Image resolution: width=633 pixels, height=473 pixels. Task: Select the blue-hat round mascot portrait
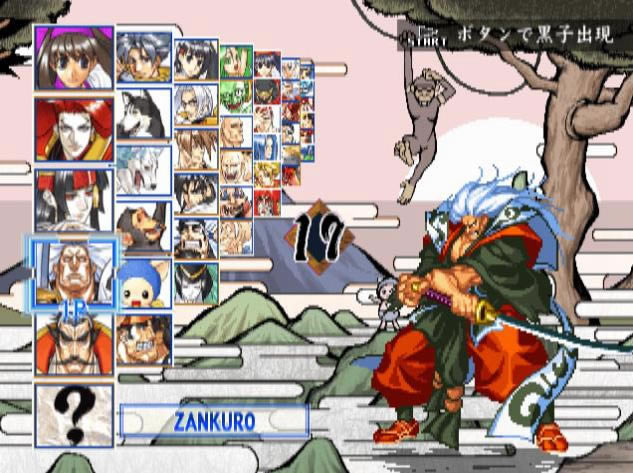(143, 284)
